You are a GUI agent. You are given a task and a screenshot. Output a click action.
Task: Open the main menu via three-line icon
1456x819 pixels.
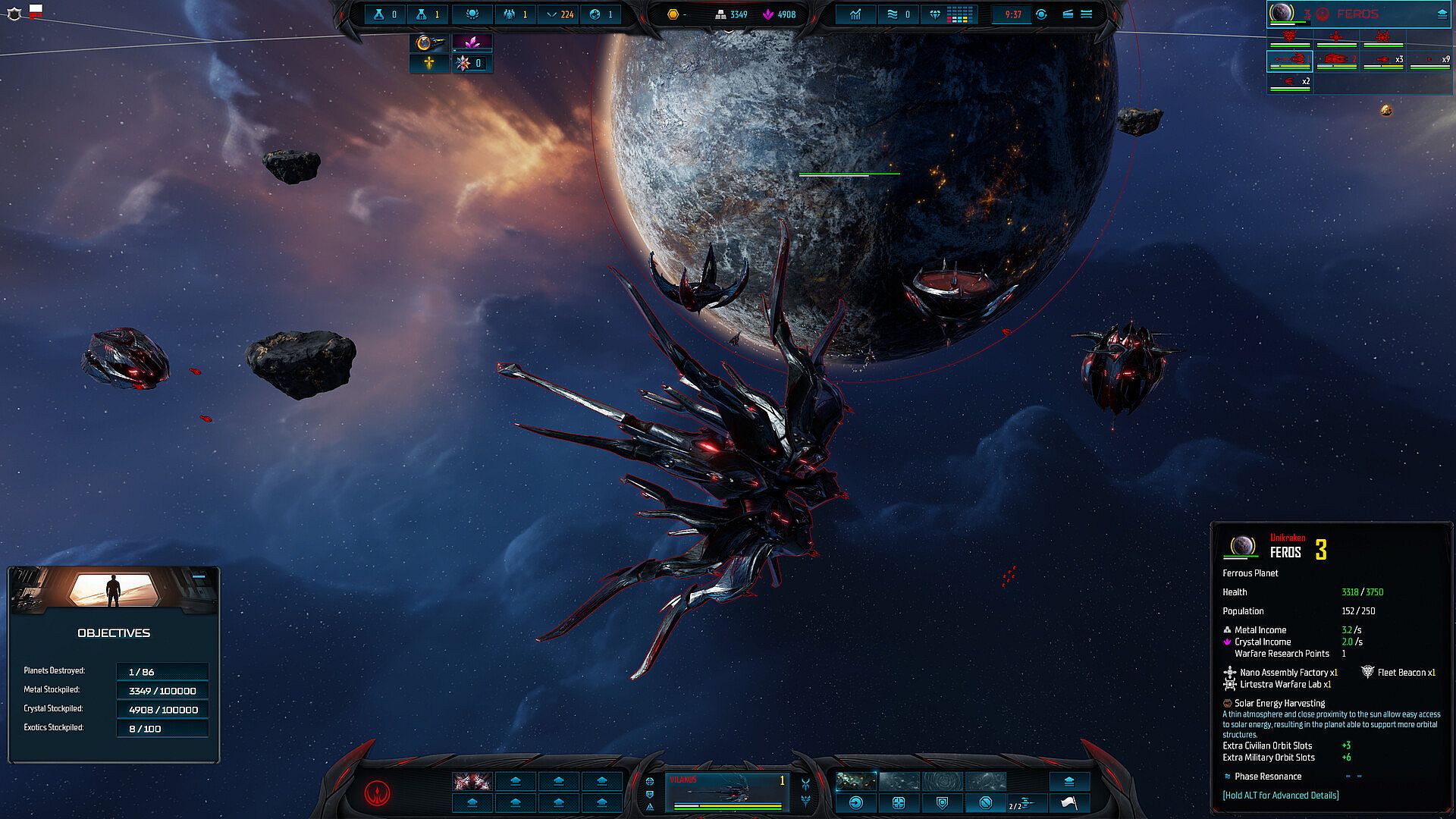point(1086,14)
